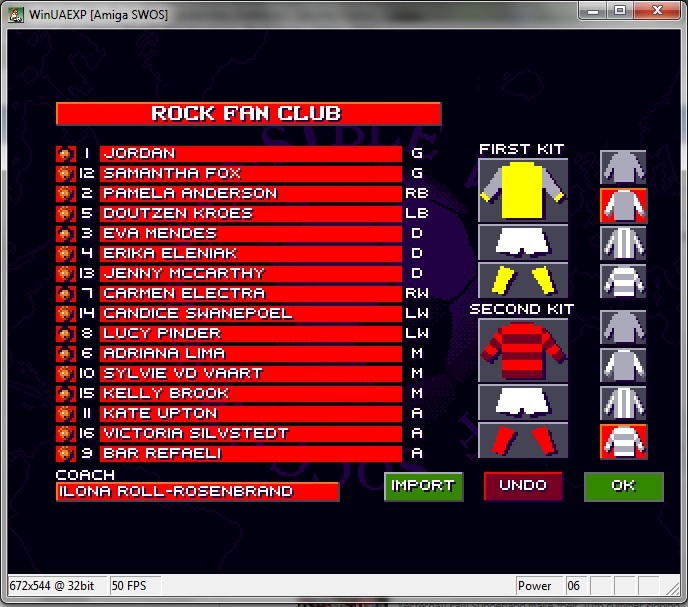This screenshot has width=688, height=607.
Task: Edit coach name Ilona Roll-Rosenbrand
Action: click(197, 492)
